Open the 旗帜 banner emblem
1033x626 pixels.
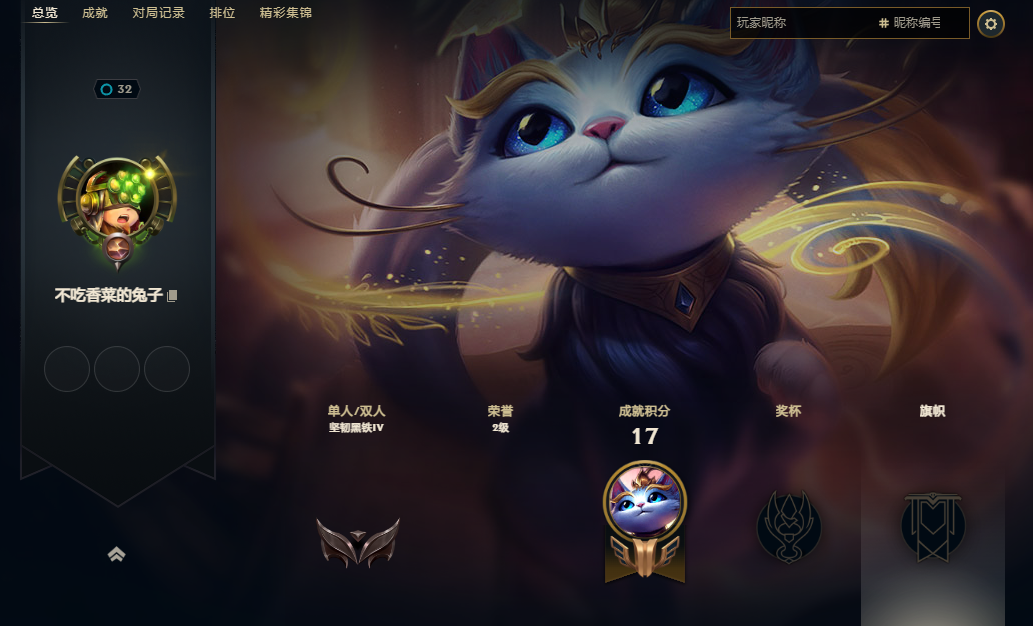point(932,525)
